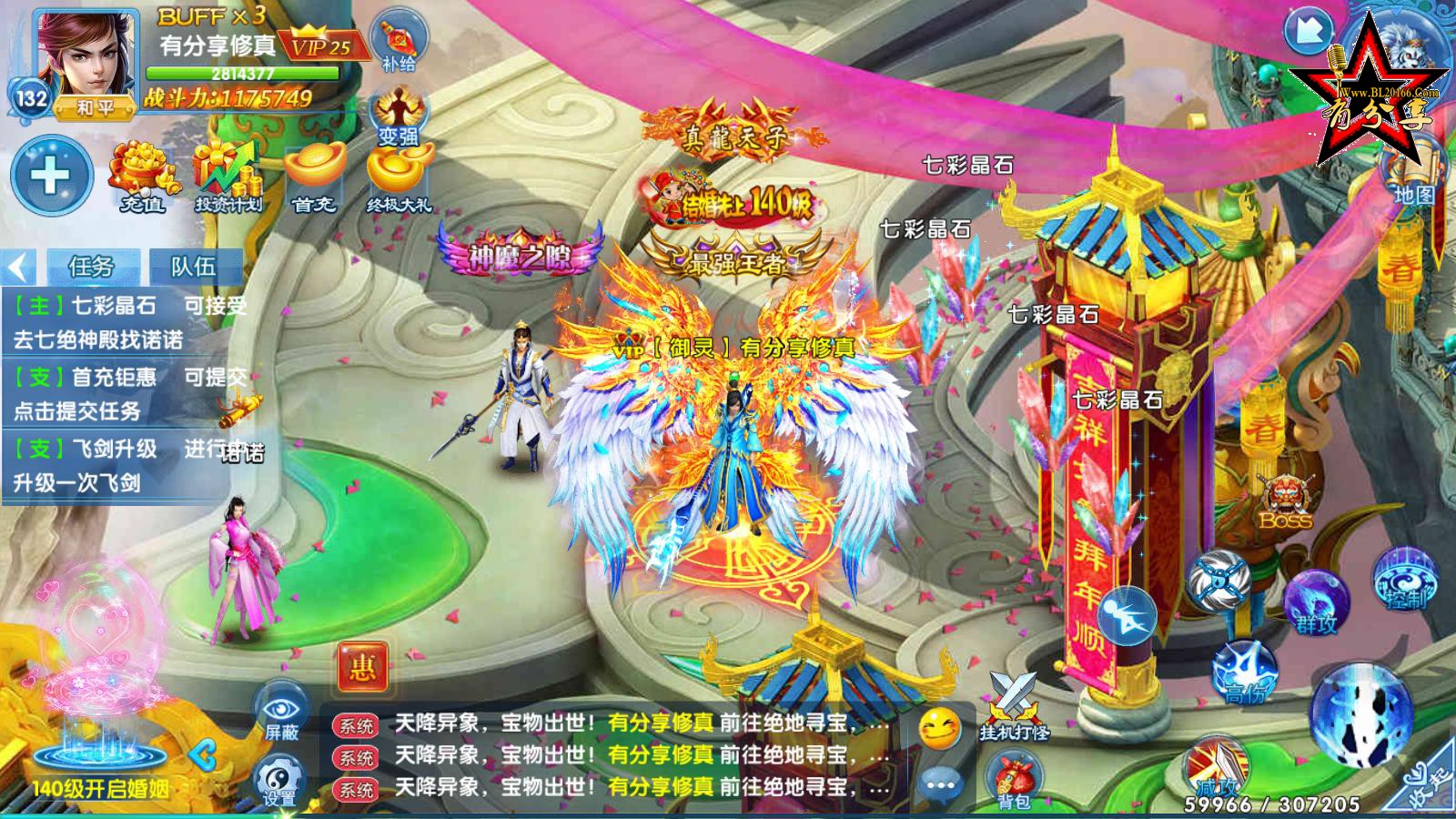The image size is (1456, 819).
Task: Switch to the 队伍 team tab
Action: 194,267
